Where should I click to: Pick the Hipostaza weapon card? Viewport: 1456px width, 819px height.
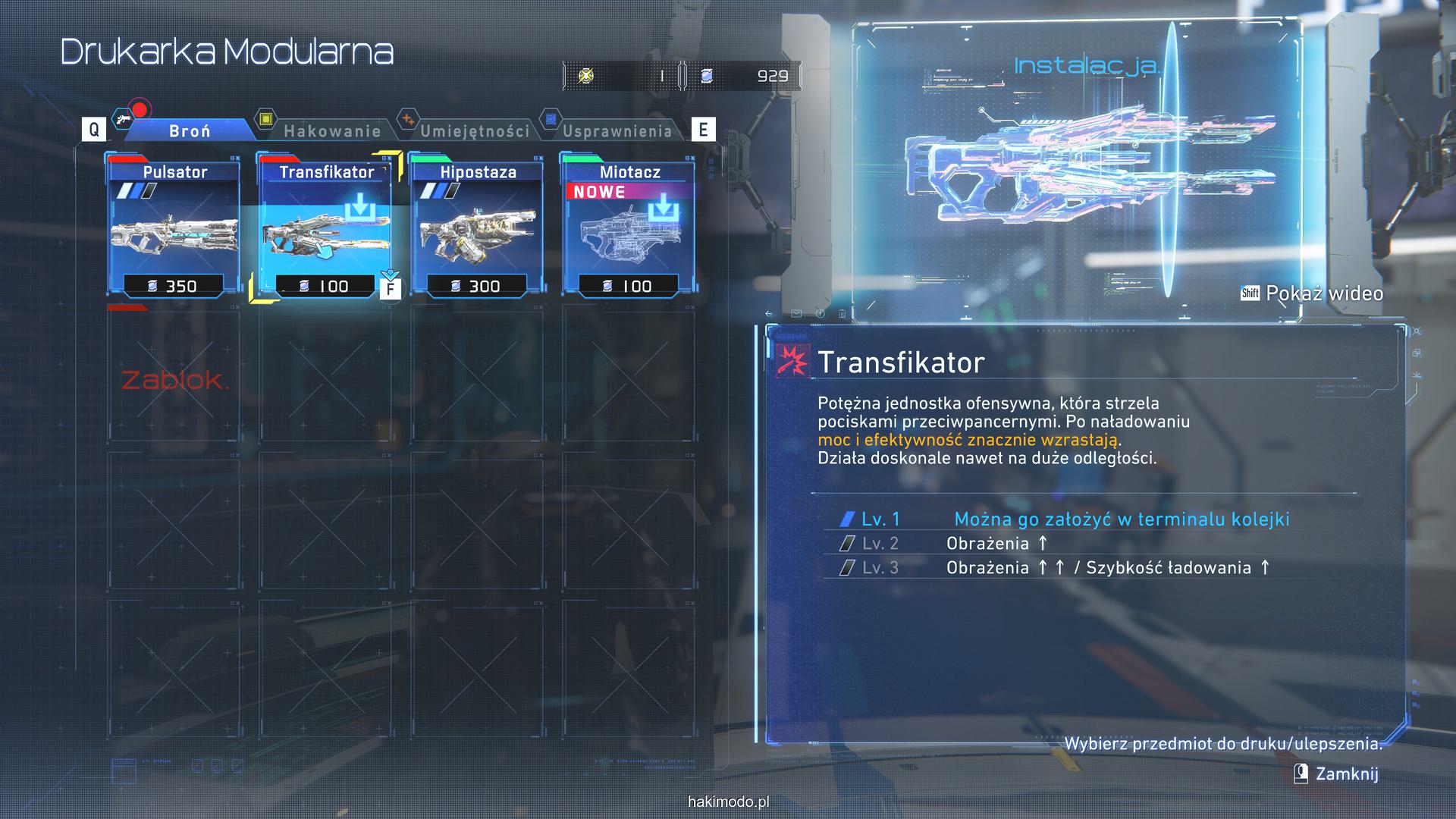(x=478, y=227)
